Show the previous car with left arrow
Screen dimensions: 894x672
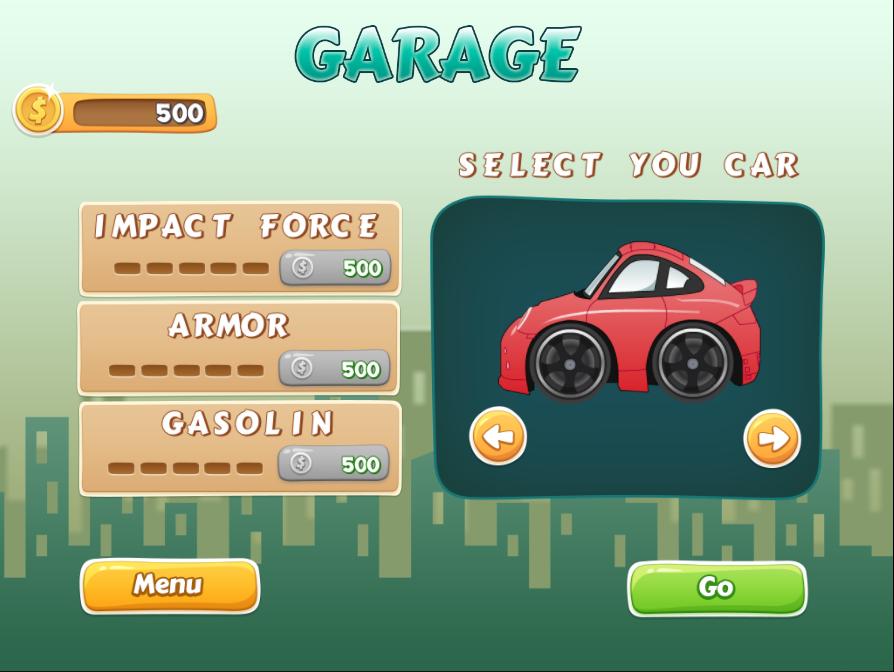(x=498, y=436)
